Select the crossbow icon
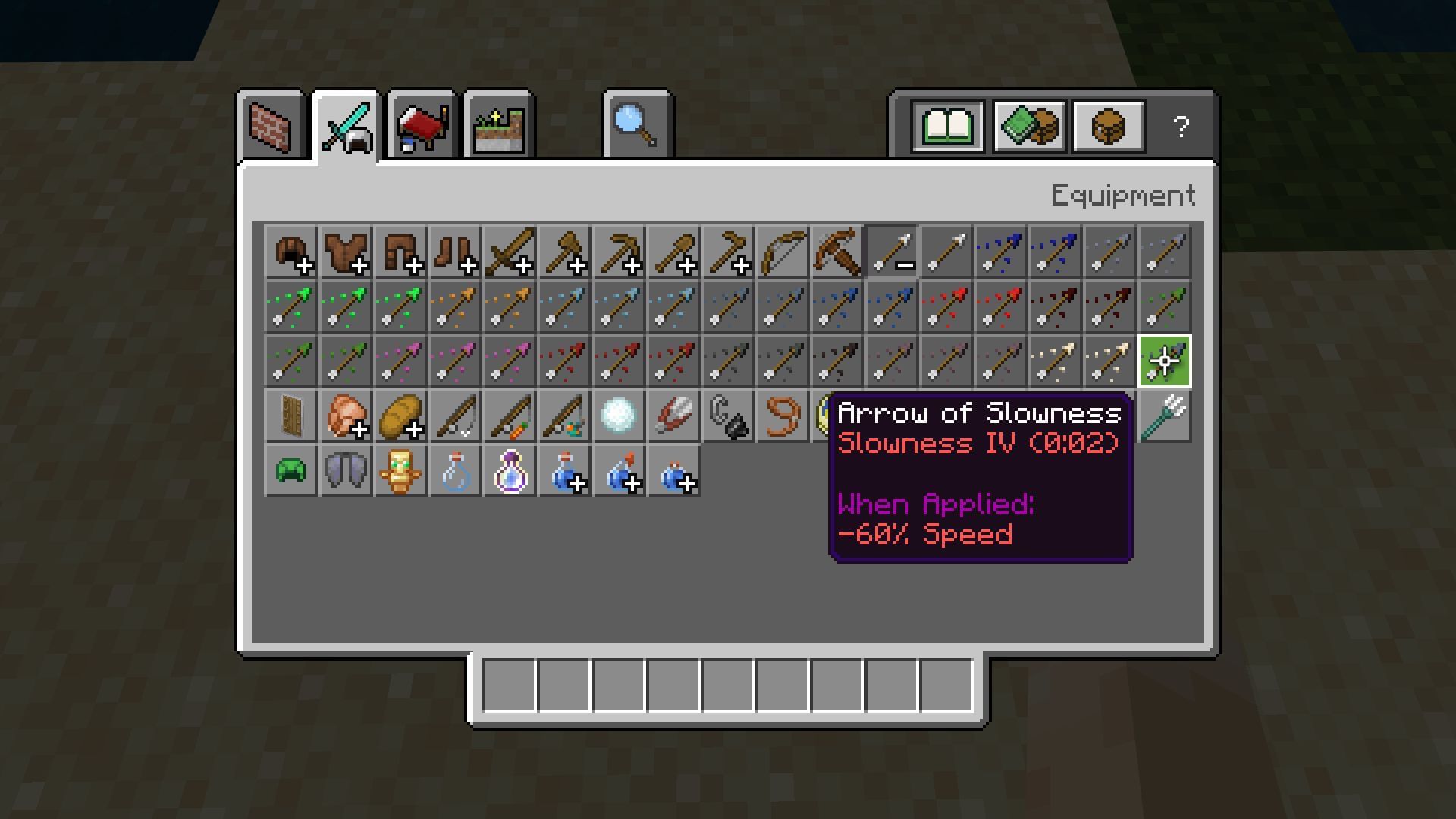Screen dimensions: 1456x819 838,253
